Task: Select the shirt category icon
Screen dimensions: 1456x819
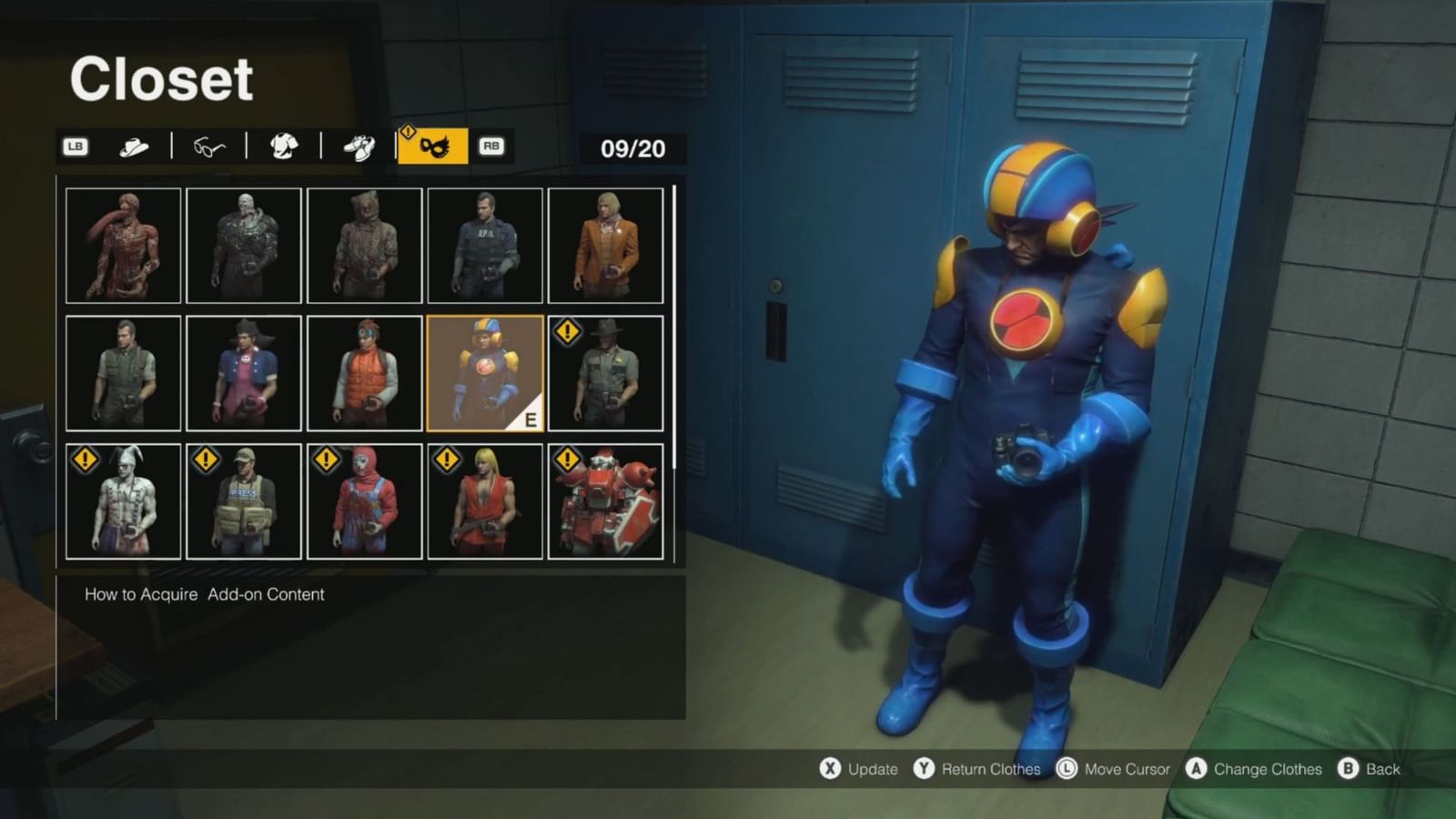Action: click(286, 146)
